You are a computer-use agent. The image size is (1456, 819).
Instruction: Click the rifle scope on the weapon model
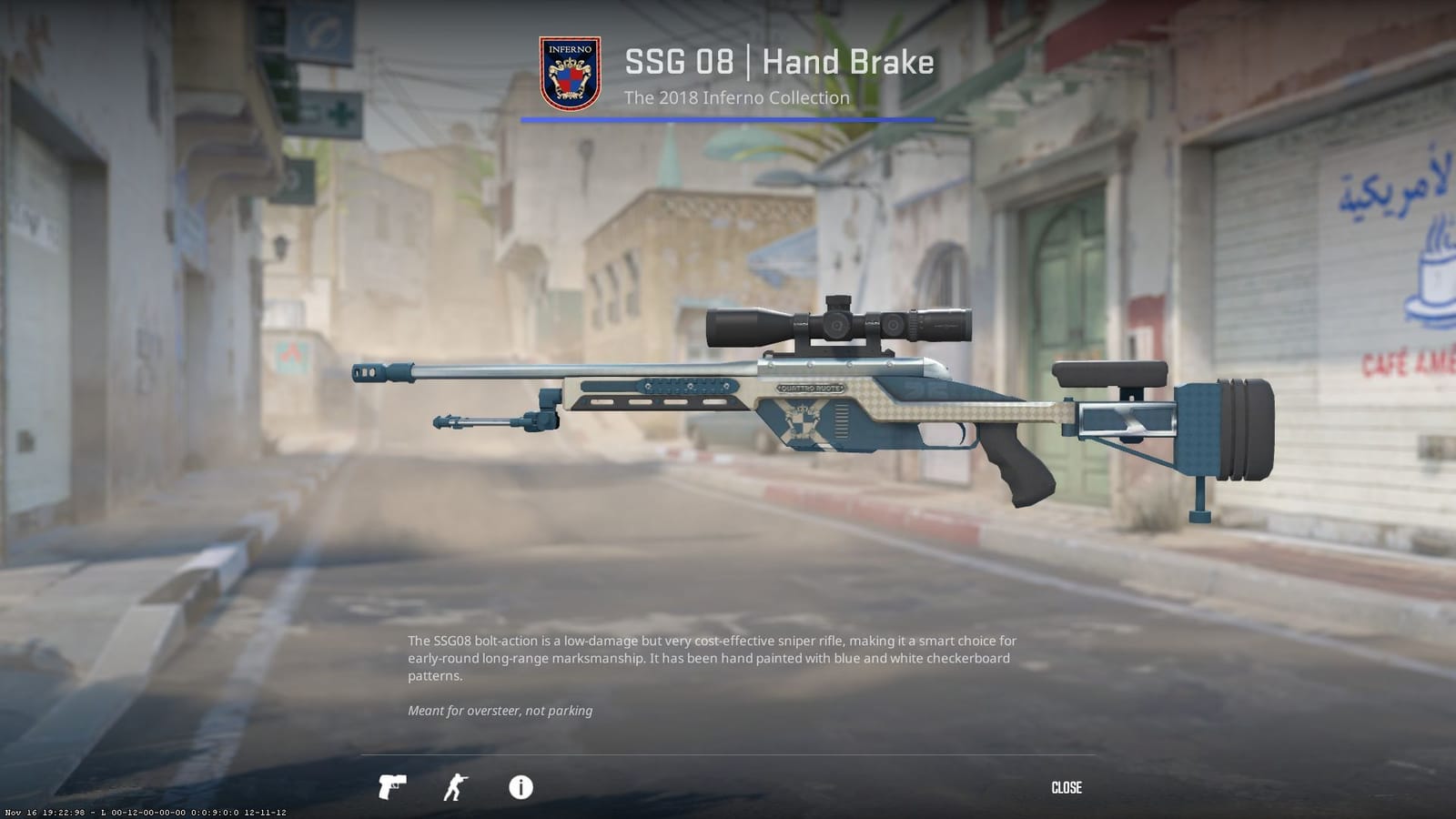tap(837, 322)
